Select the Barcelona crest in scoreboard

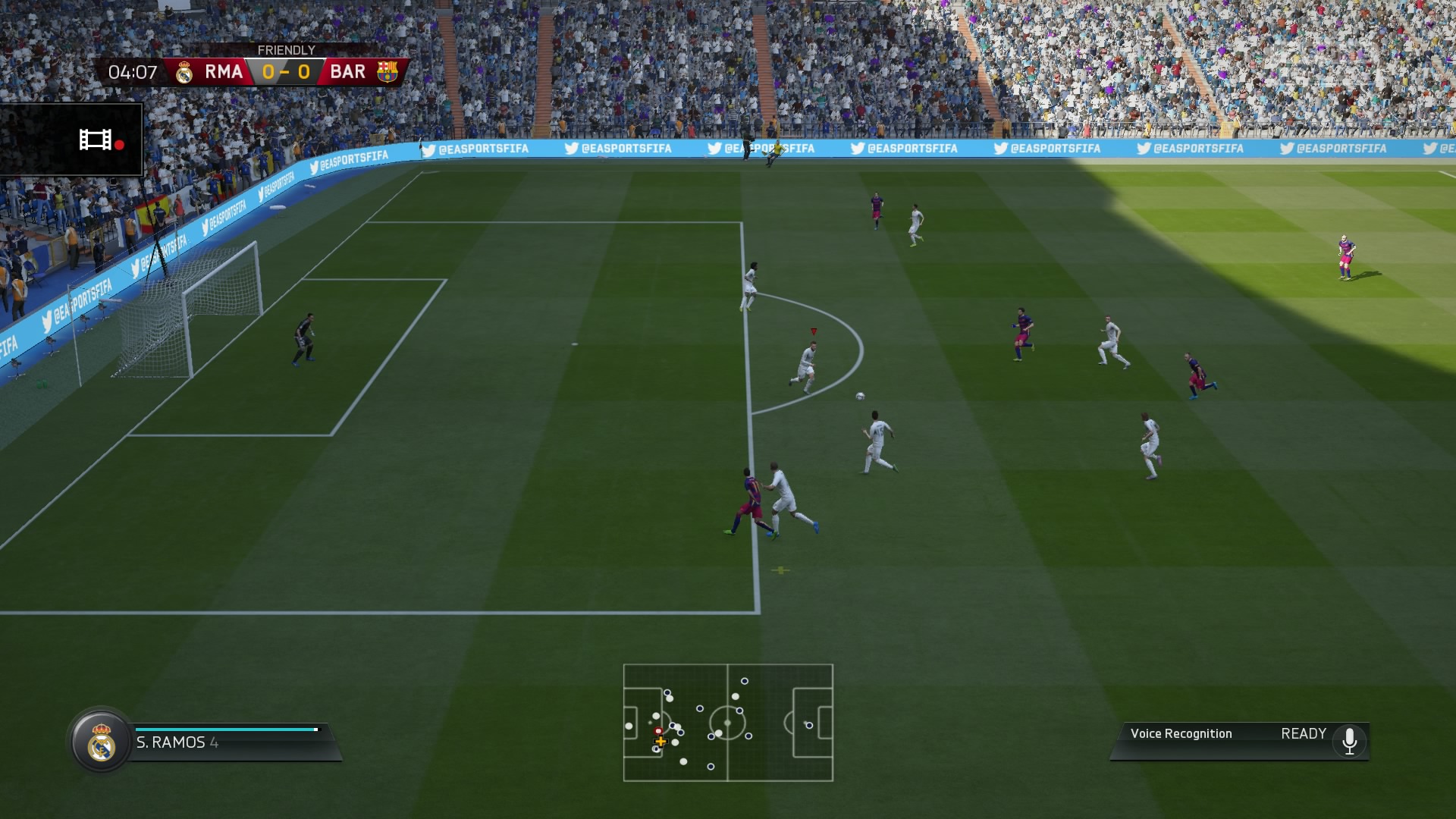tap(388, 72)
